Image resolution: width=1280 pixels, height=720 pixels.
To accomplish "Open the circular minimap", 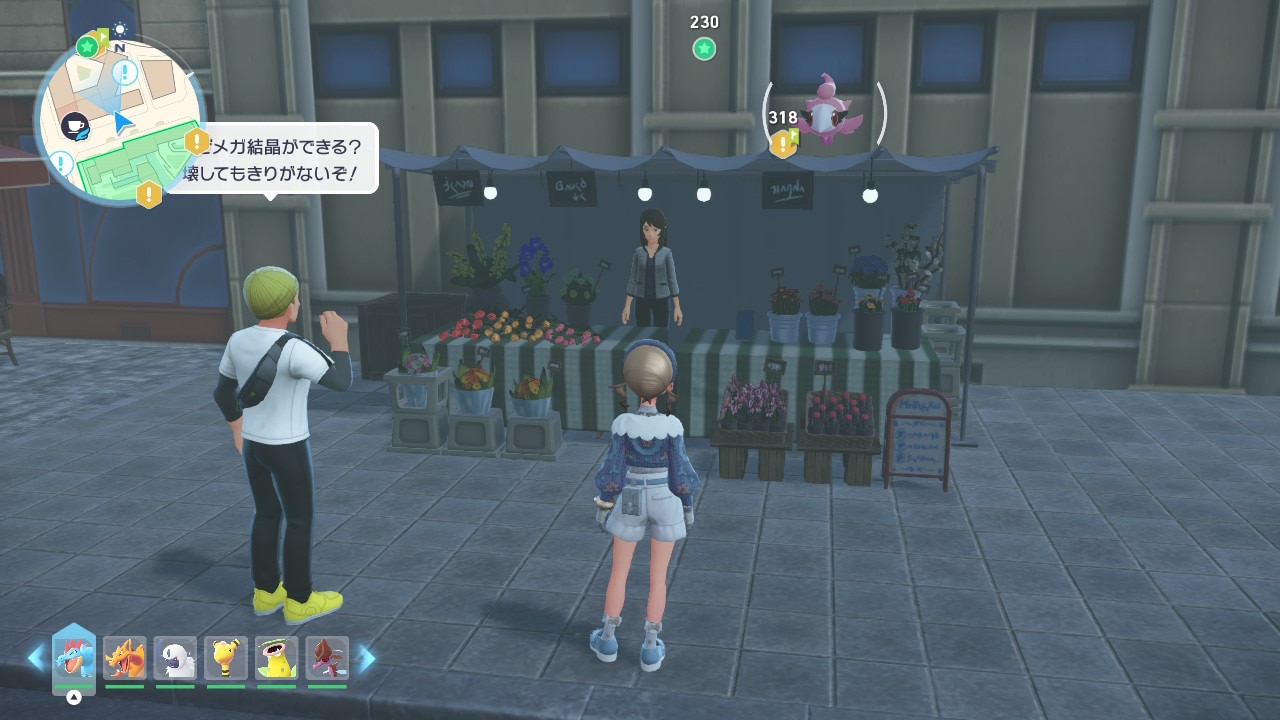I will [x=120, y=122].
